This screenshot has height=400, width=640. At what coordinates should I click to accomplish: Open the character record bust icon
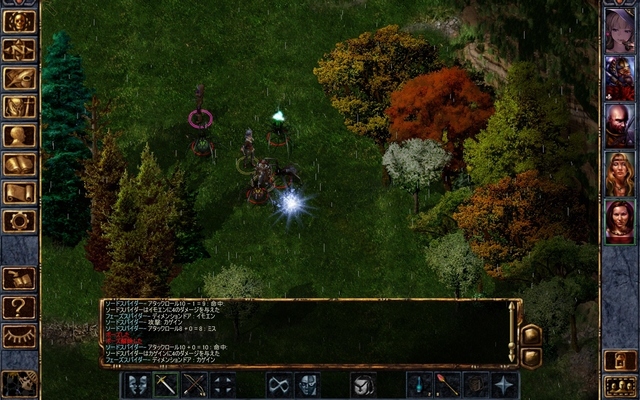(19, 135)
